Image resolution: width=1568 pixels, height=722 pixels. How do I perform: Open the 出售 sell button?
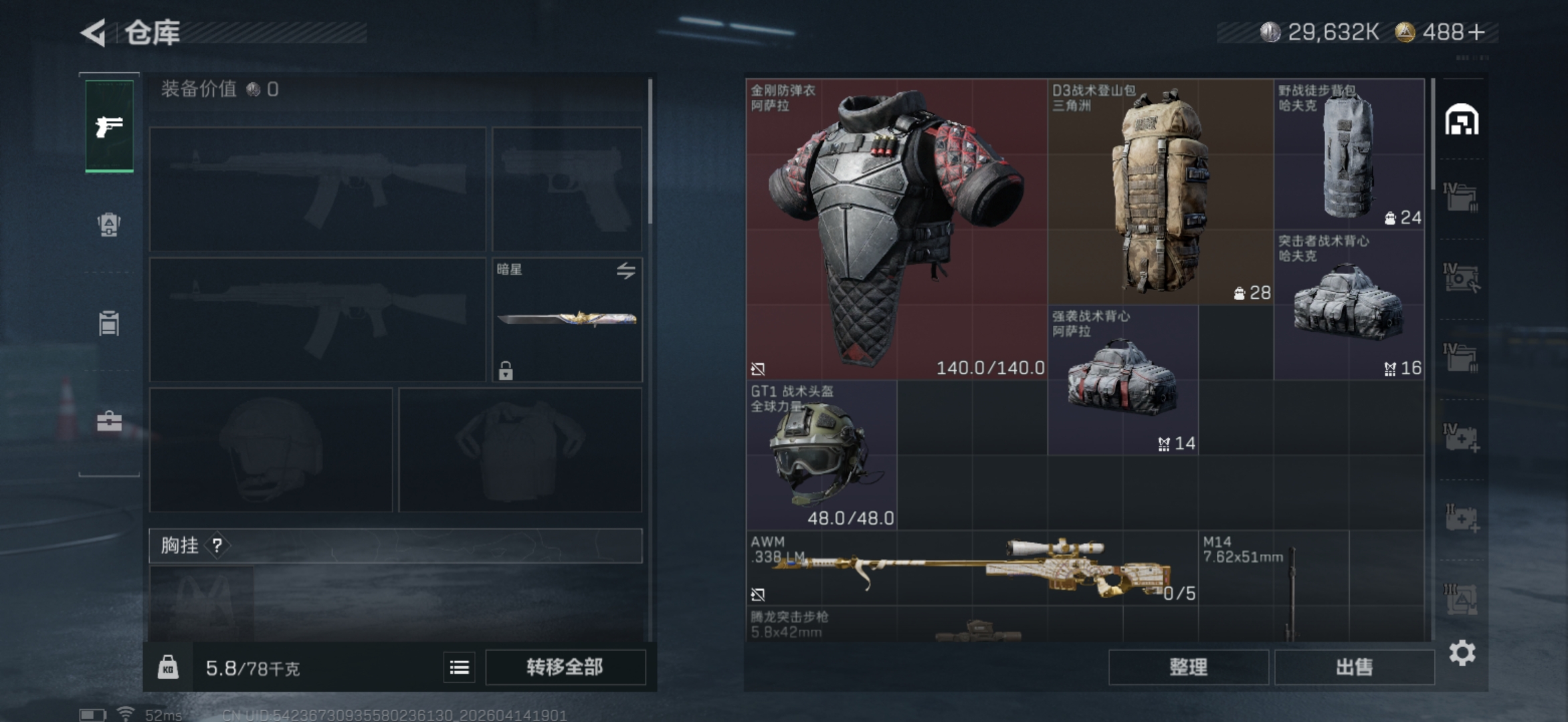pyautogui.click(x=1354, y=667)
